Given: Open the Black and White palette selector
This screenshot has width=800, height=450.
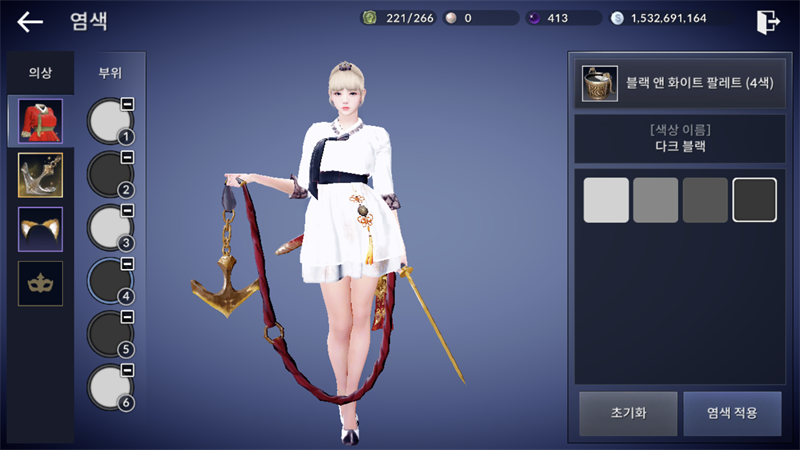Looking at the screenshot, I should point(676,83).
